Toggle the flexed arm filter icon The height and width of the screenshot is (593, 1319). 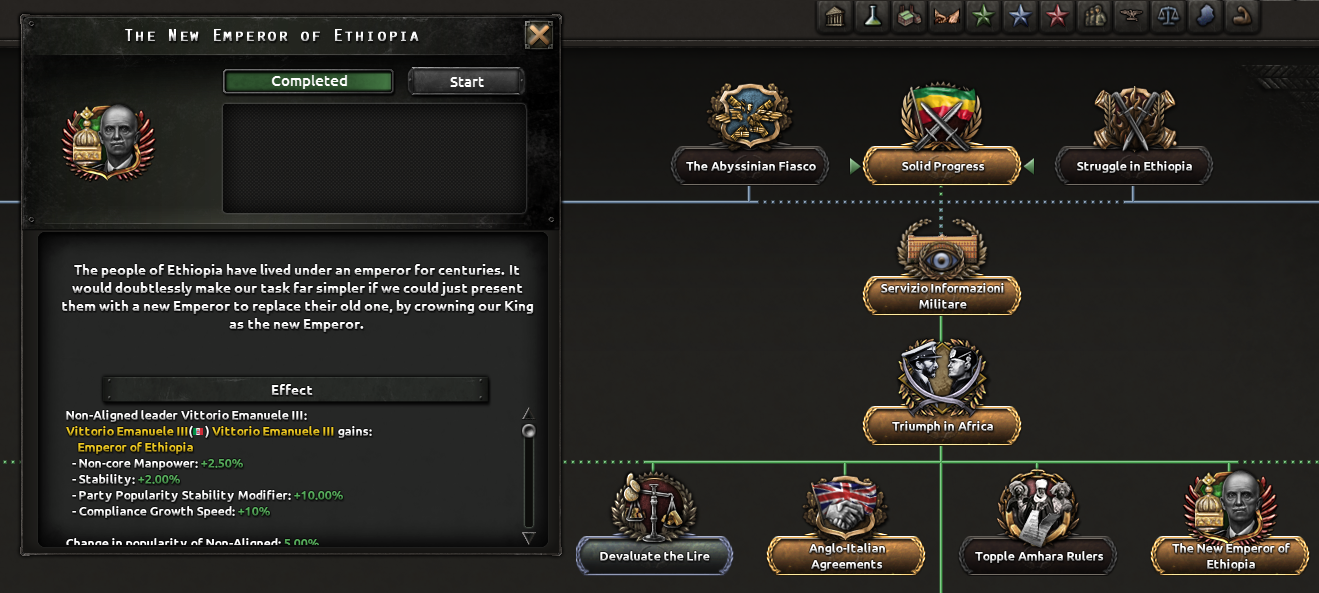click(x=1241, y=17)
